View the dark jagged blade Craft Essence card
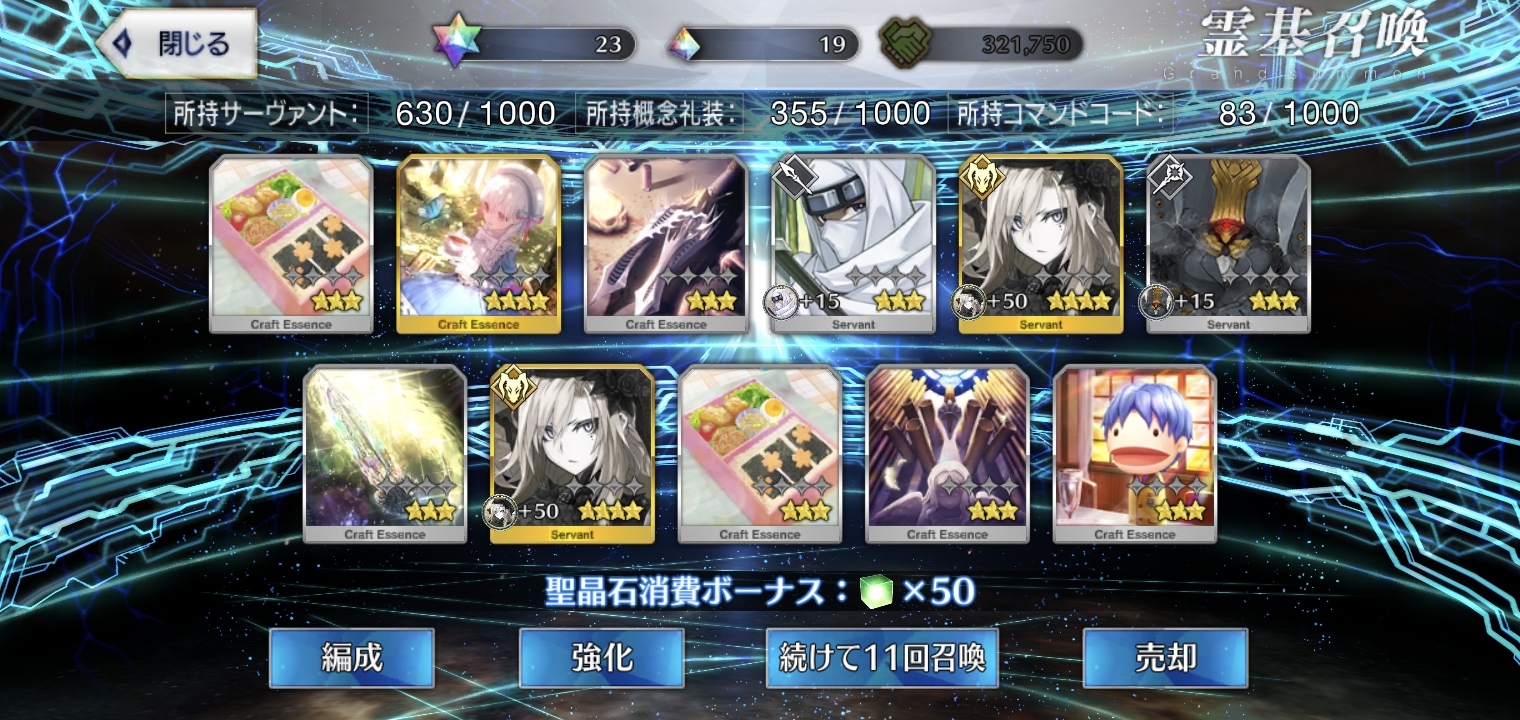 point(666,243)
